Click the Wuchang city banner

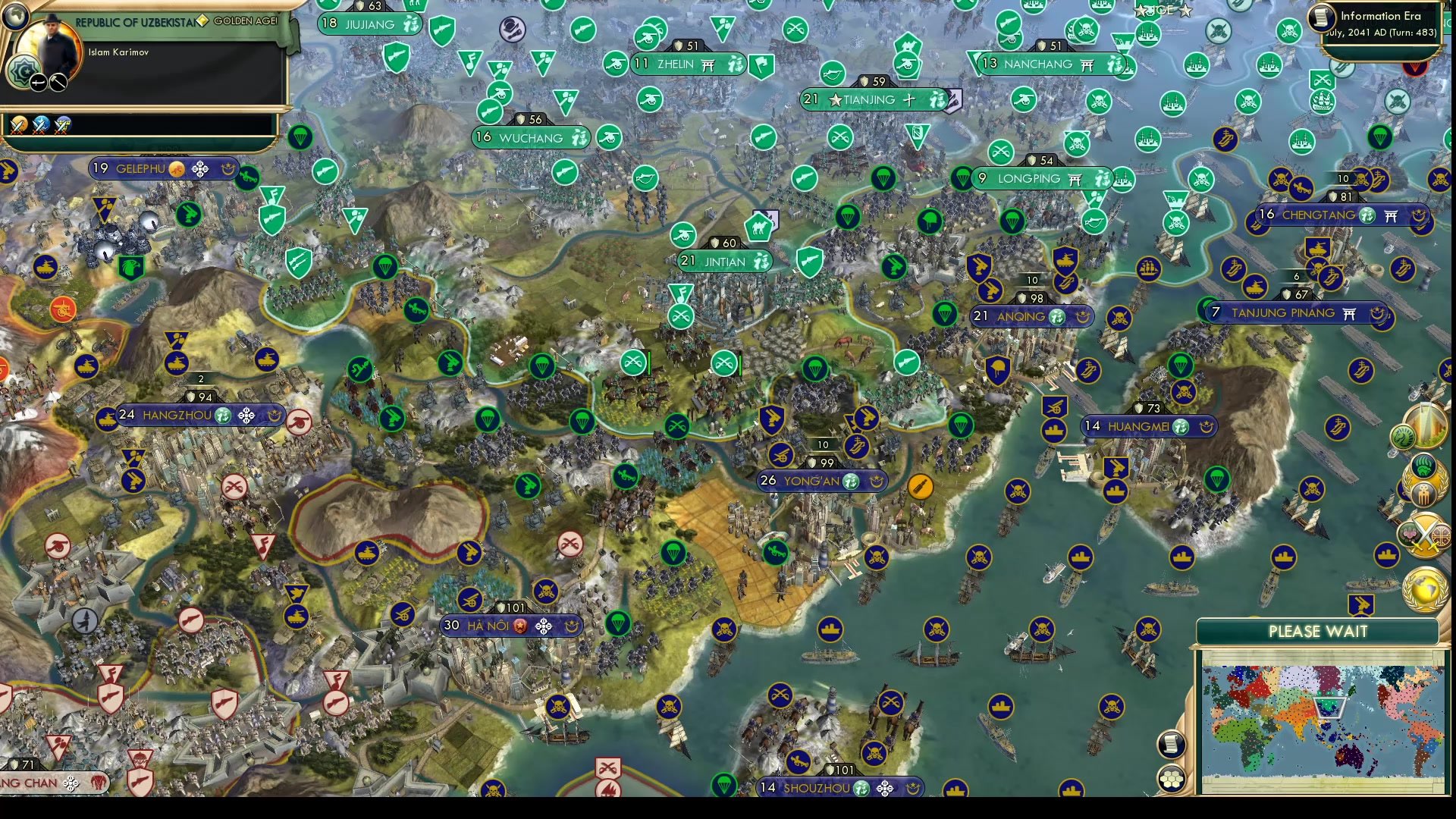point(531,137)
